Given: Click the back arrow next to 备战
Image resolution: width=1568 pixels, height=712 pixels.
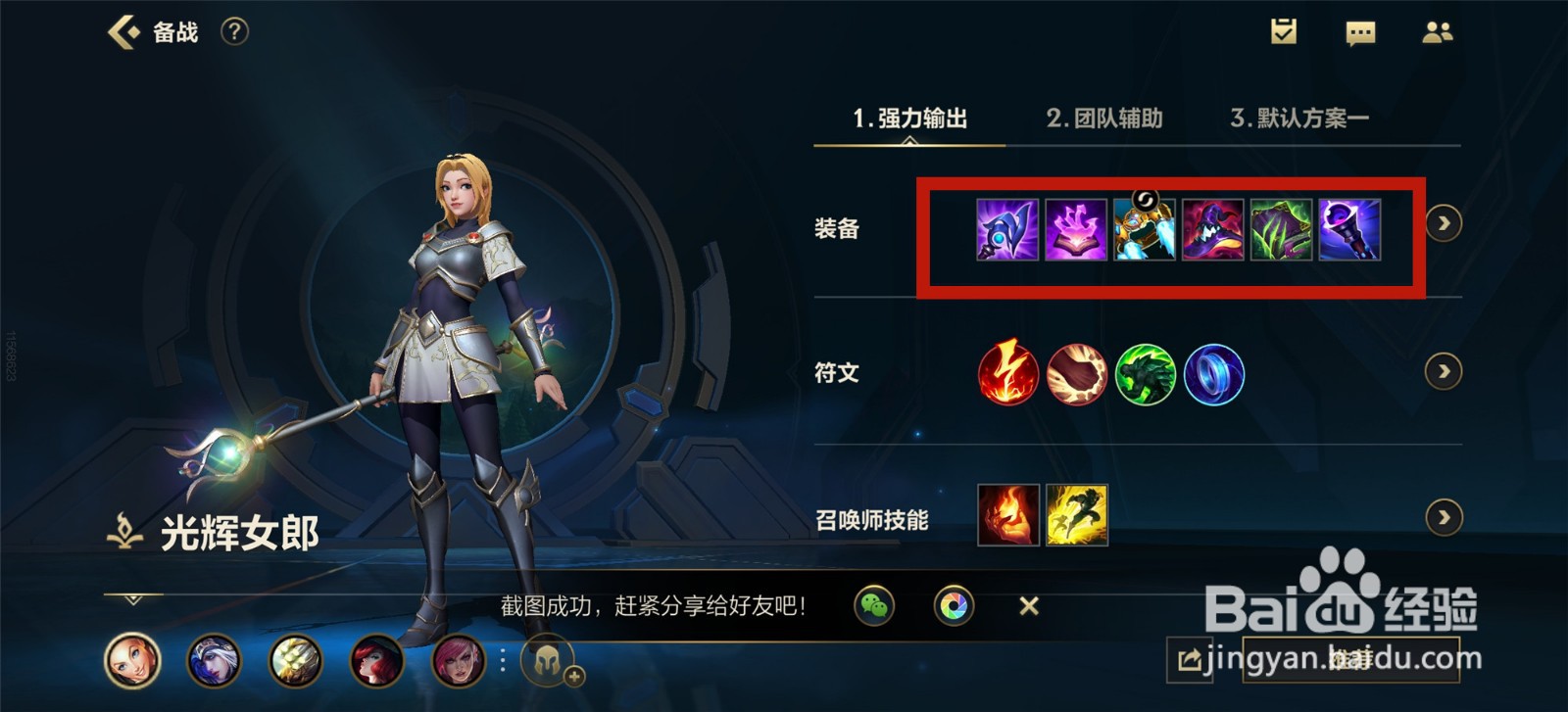Looking at the screenshot, I should click(122, 30).
